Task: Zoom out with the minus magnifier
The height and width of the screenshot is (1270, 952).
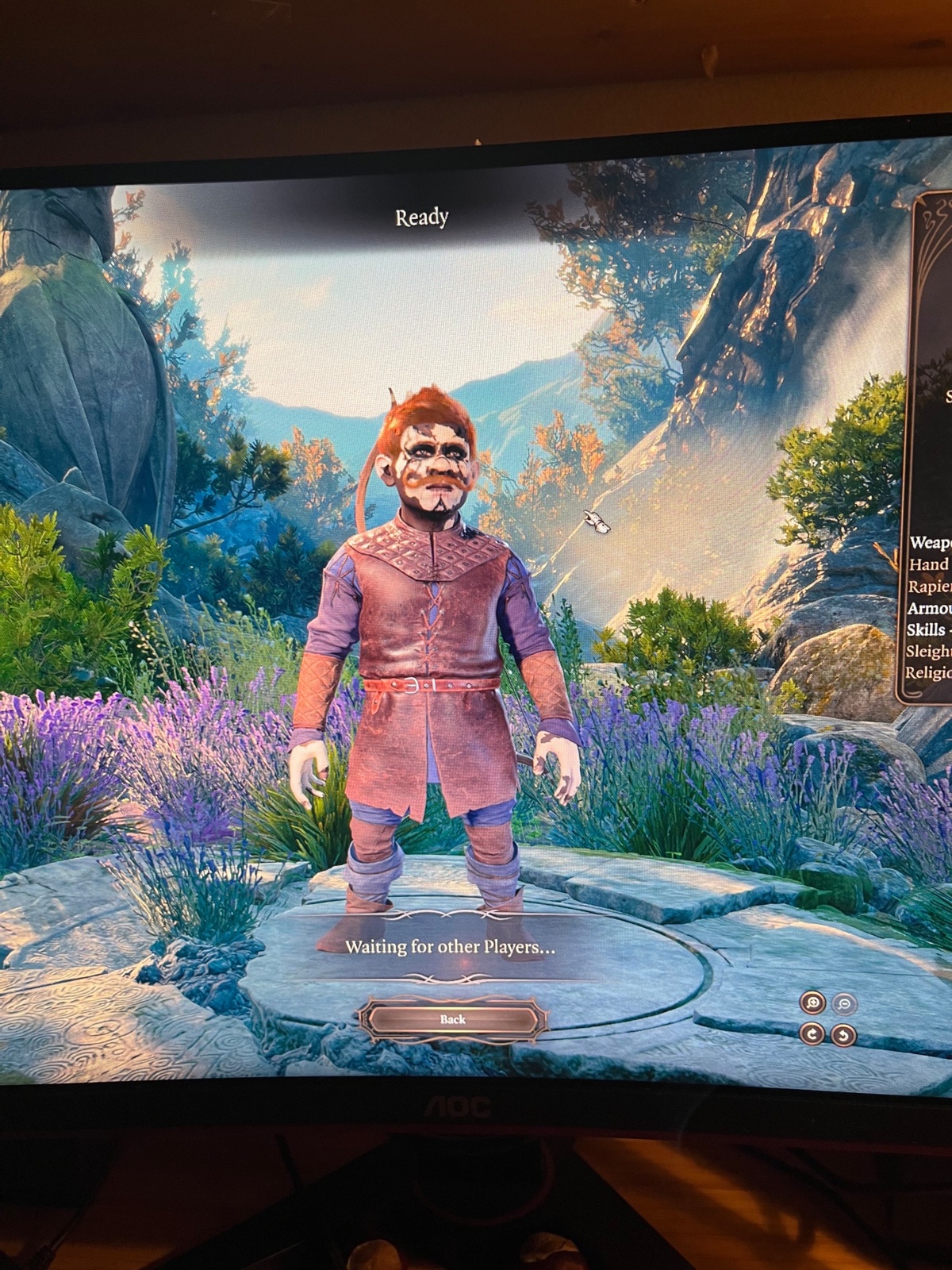Action: (844, 1004)
